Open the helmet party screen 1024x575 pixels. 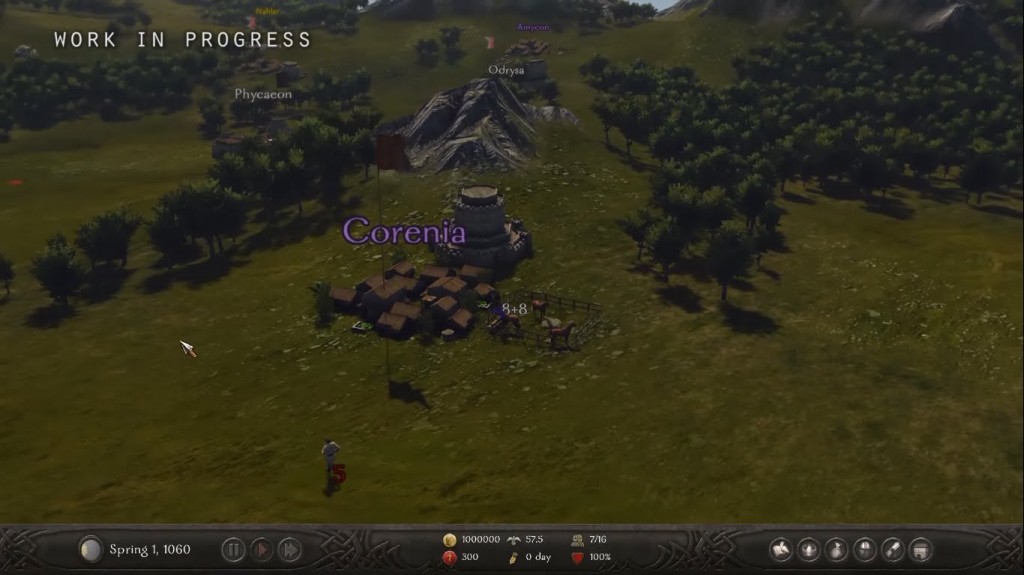point(865,549)
